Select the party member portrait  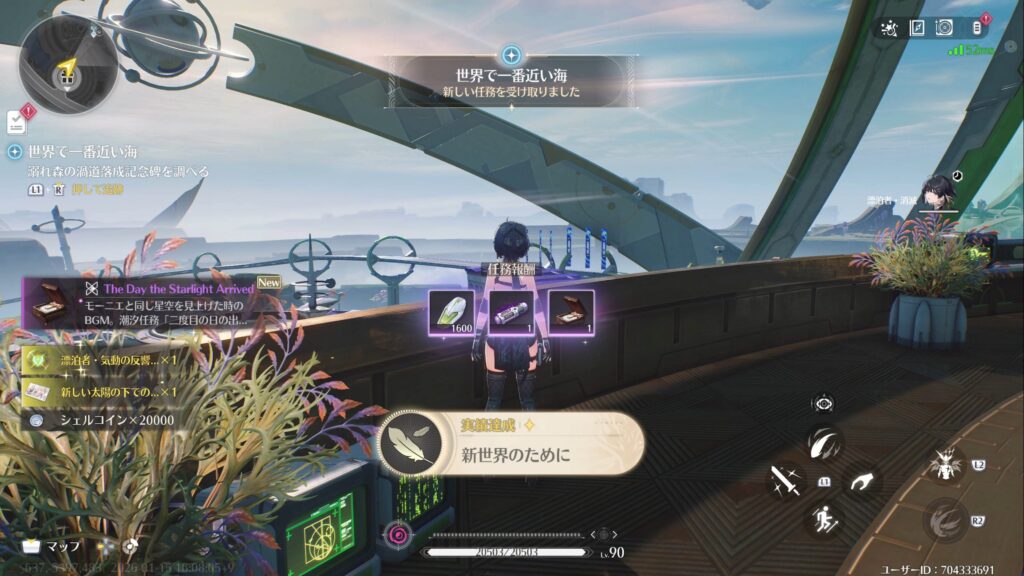tap(939, 194)
